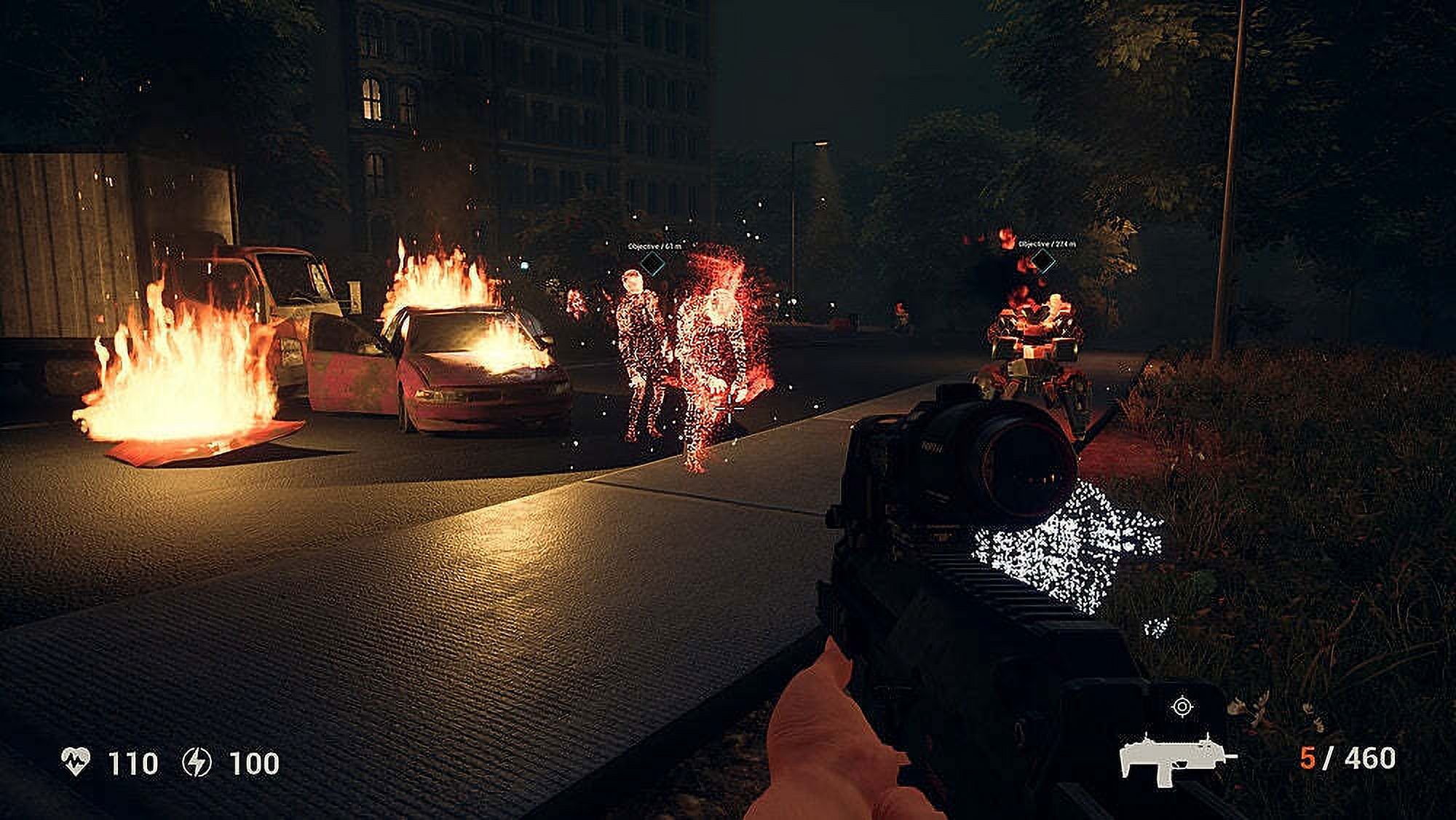Click the lightning bolt armor icon
Screen dimensions: 1456x820
(197, 760)
